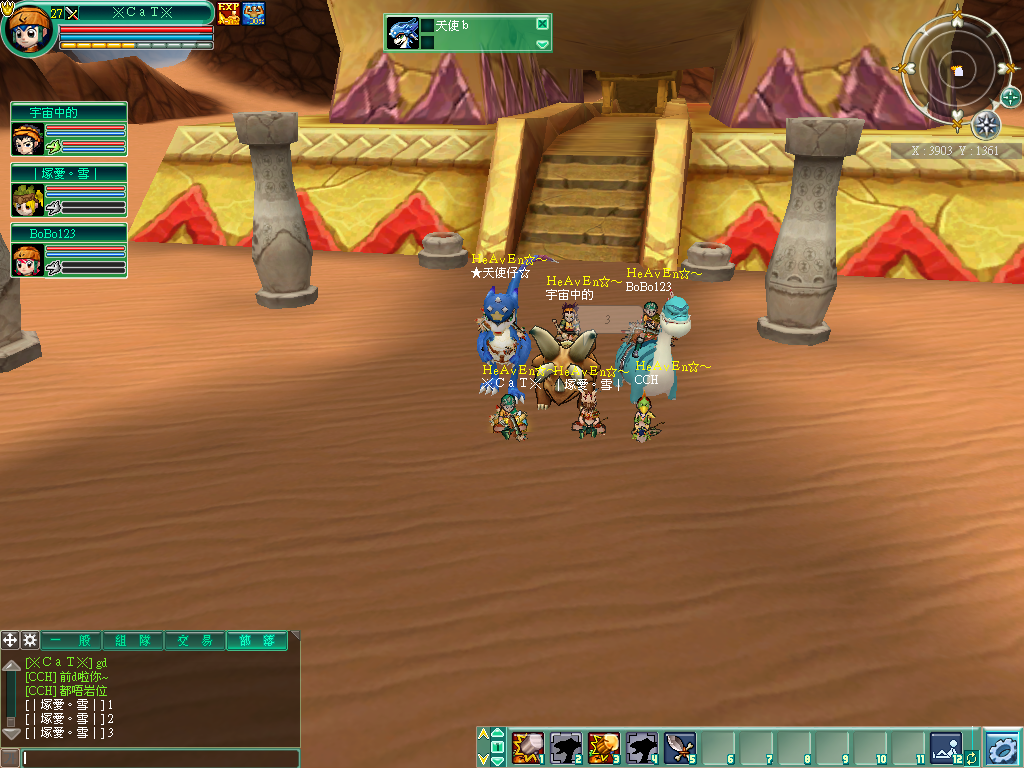Use the glowing fist skill in slot 3

[604, 746]
